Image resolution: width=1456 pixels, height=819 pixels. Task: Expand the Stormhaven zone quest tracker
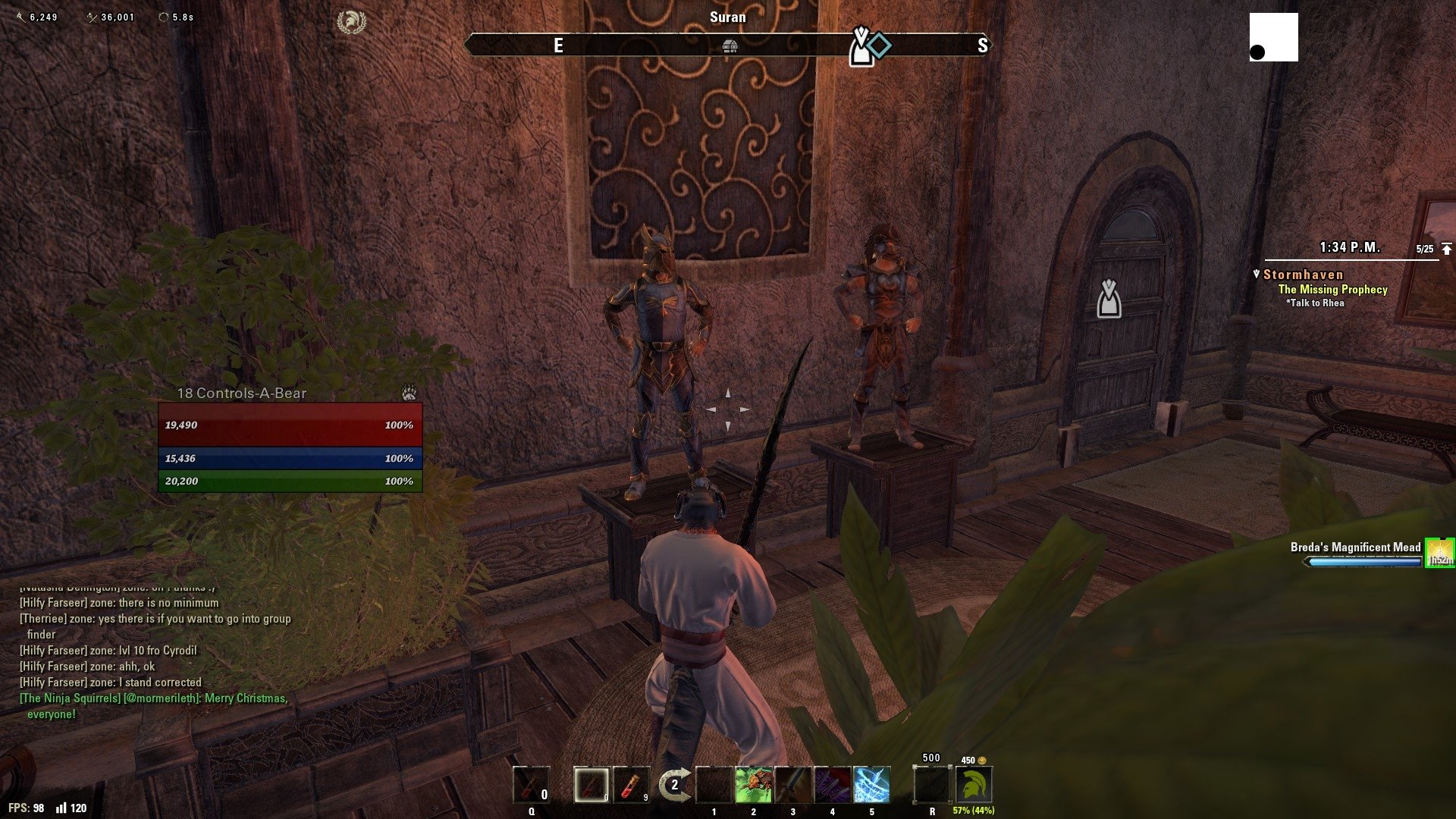click(x=1301, y=275)
